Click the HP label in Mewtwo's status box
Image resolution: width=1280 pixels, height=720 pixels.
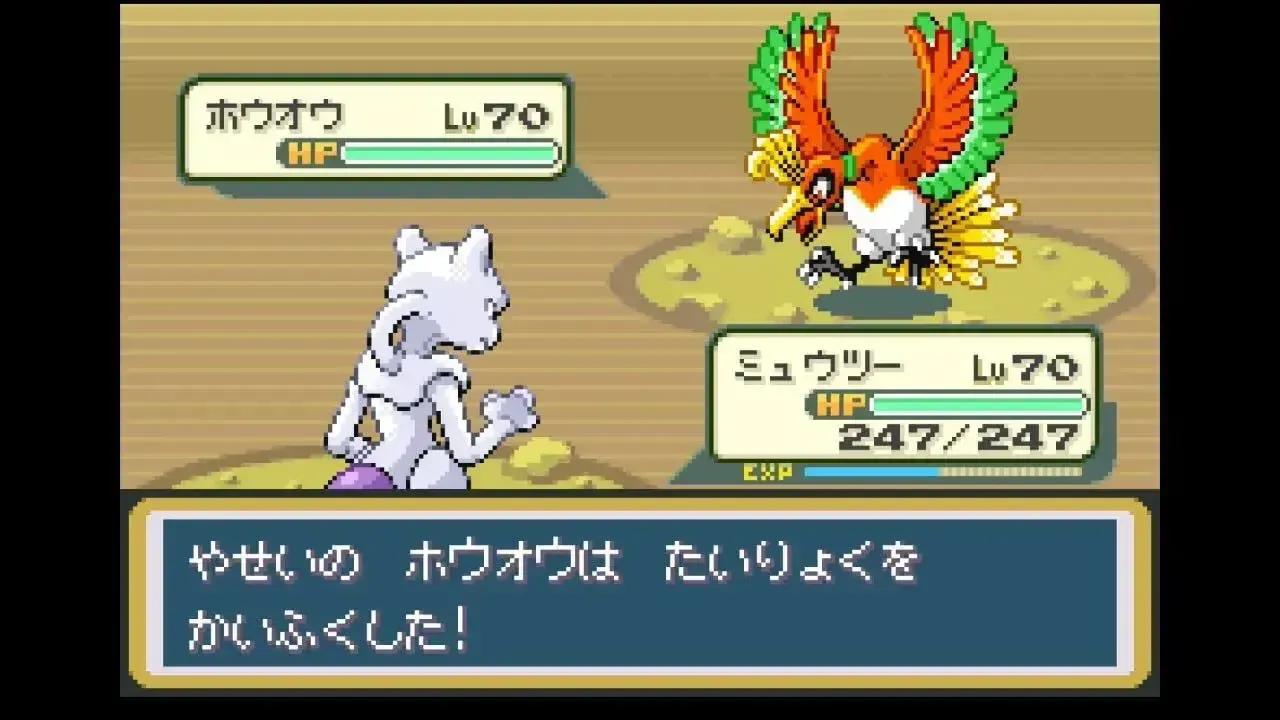click(x=840, y=403)
